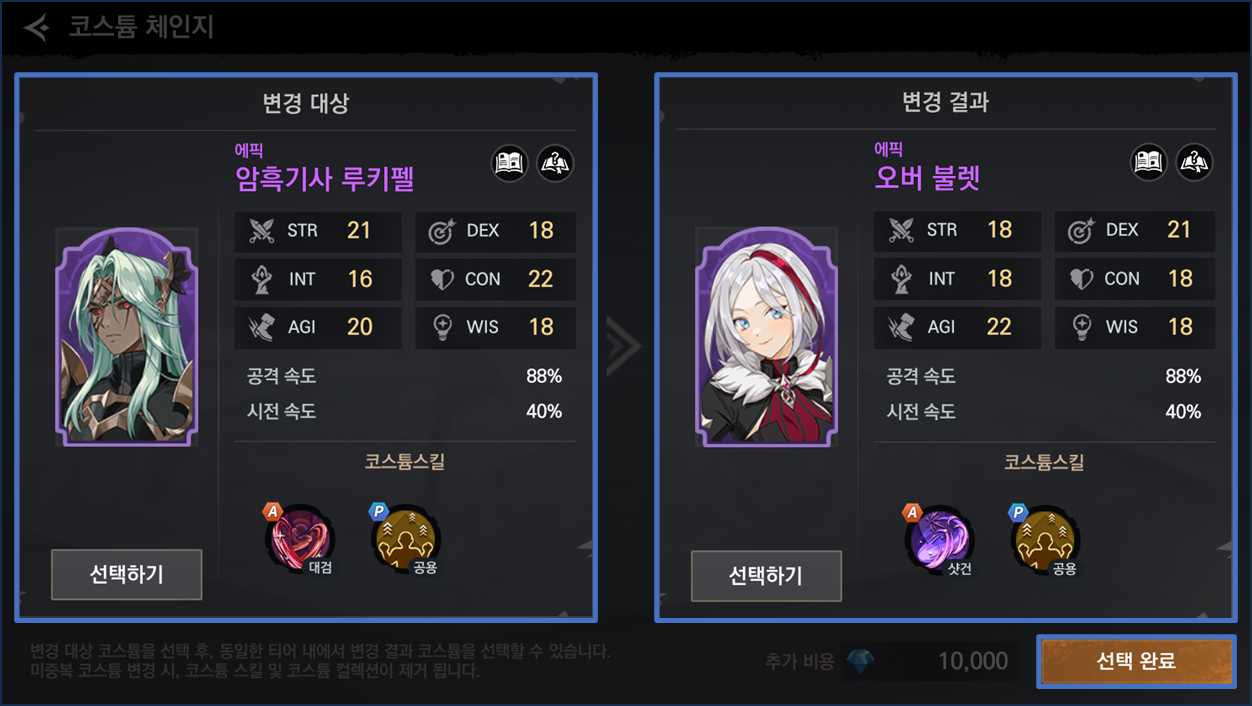Show the question-mark info for 오버 불렛
This screenshot has width=1252, height=706.
[x=1194, y=163]
